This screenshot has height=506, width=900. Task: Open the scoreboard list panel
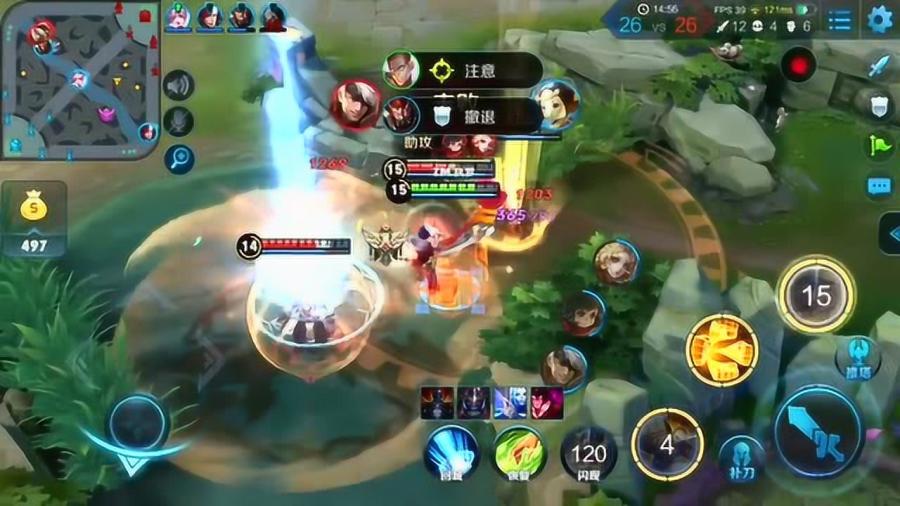pos(841,19)
